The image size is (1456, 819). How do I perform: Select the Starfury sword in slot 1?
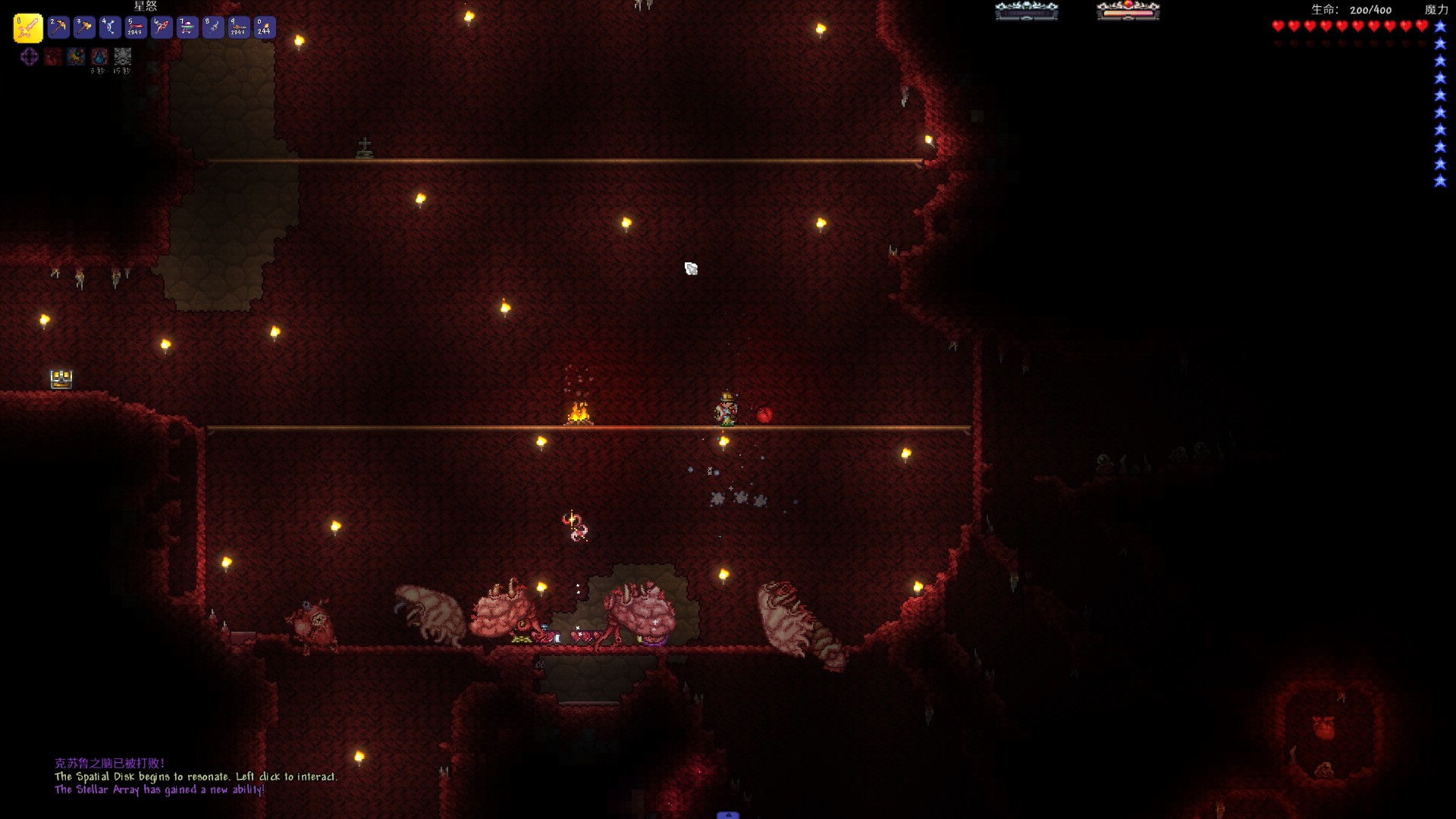tap(28, 28)
